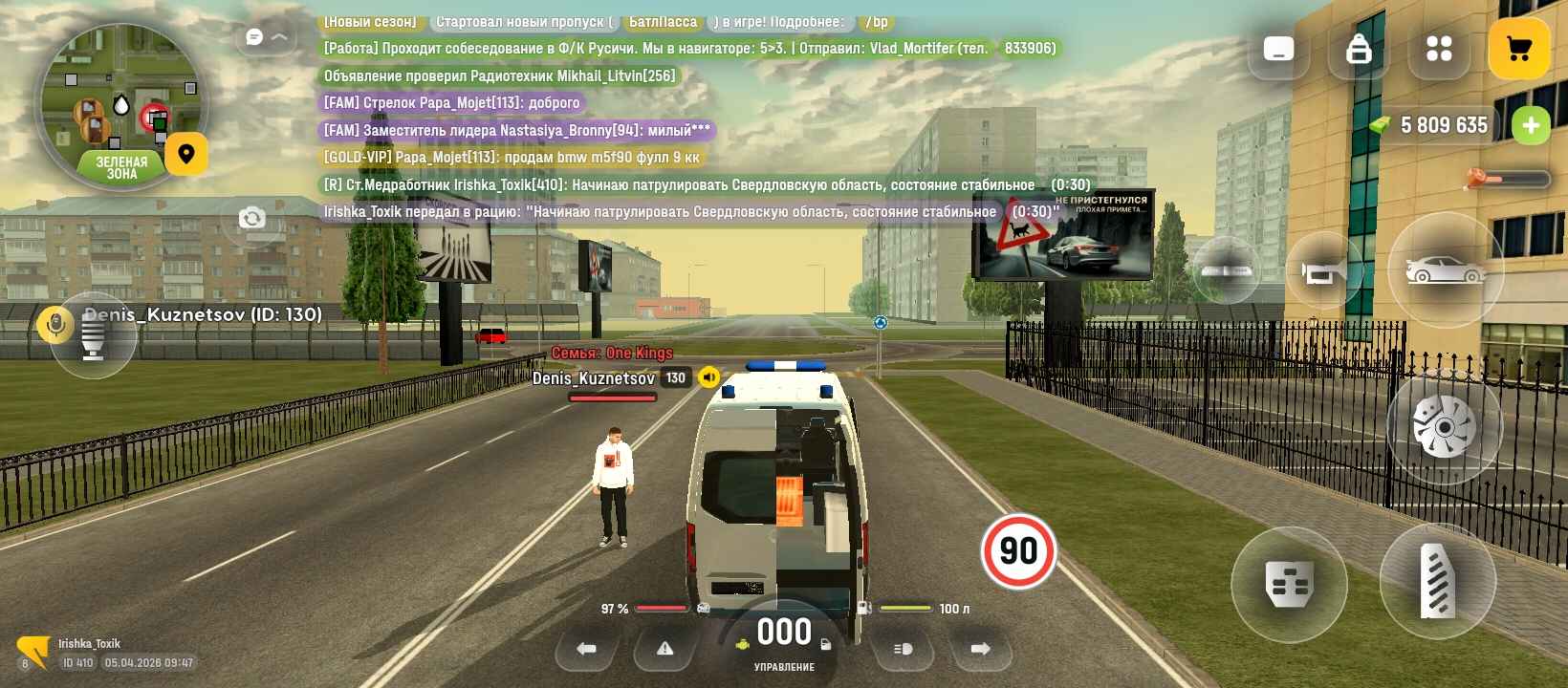1568x688 pixels.
Task: Tap the white car silhouette button
Action: tap(1445, 270)
